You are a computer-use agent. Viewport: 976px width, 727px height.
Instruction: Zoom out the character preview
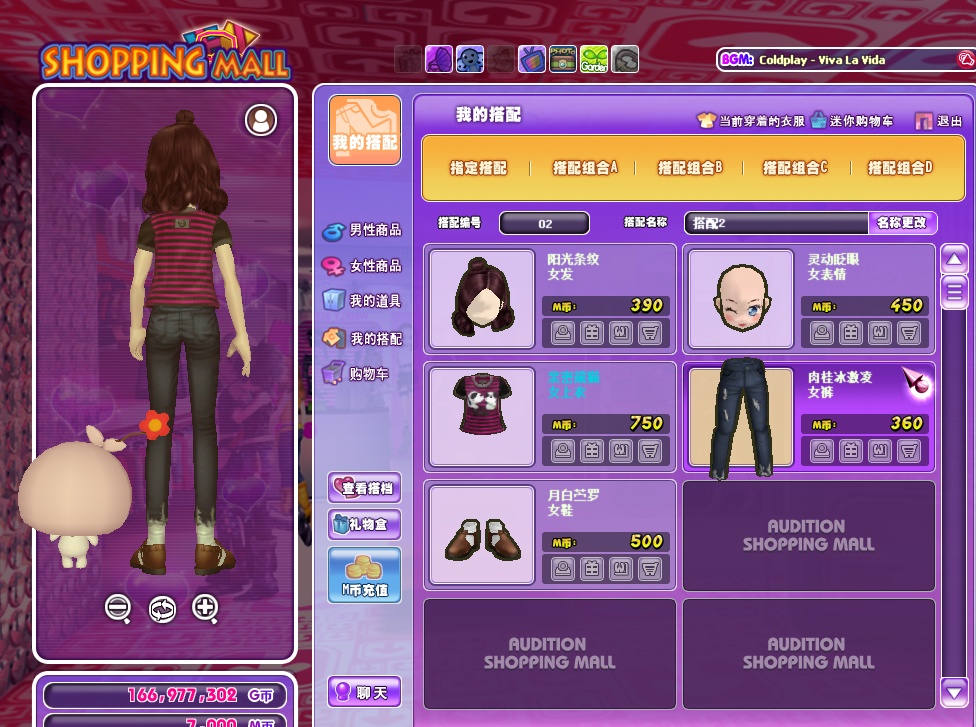coord(118,607)
